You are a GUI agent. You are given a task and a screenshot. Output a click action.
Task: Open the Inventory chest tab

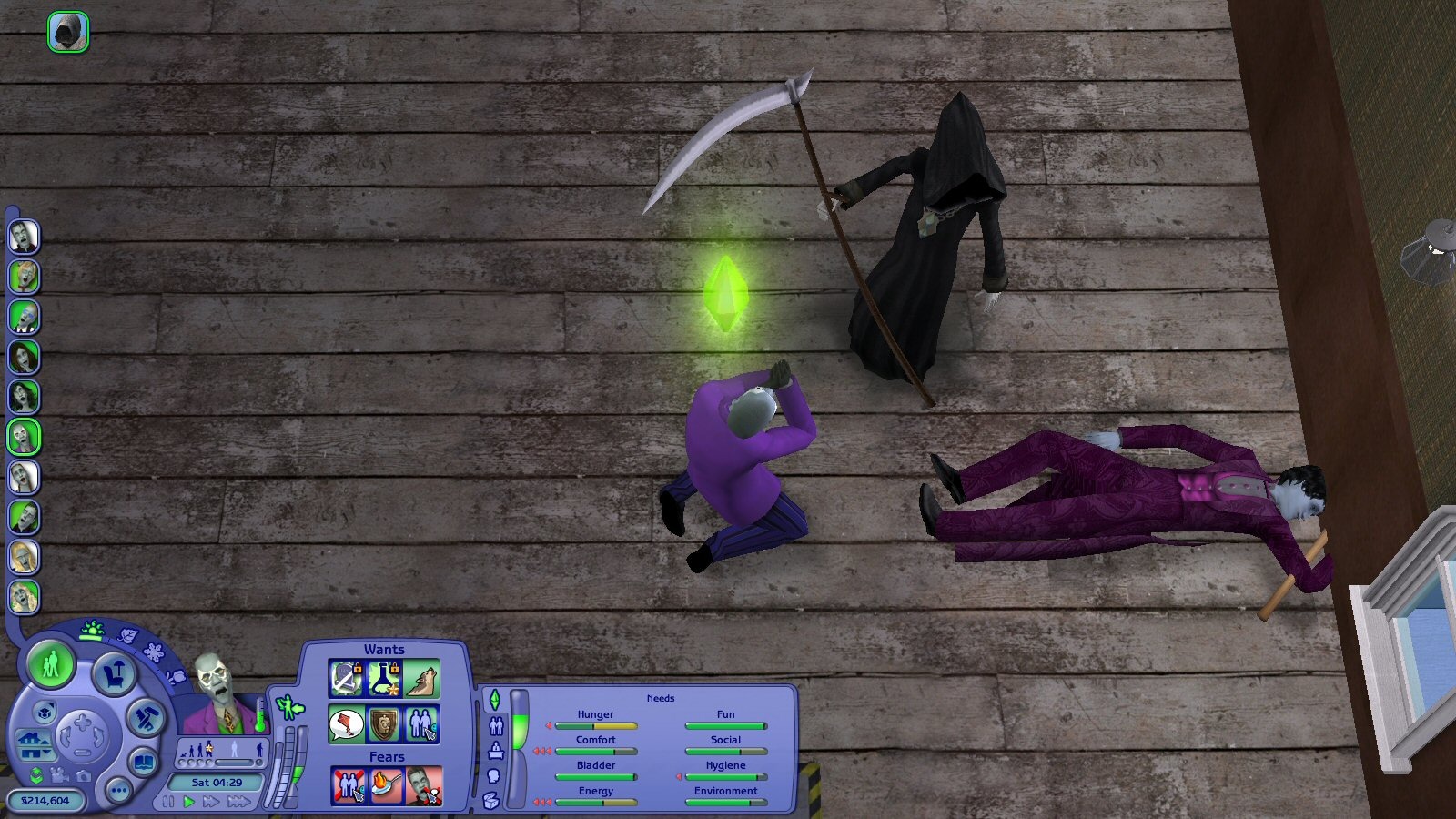[x=490, y=800]
